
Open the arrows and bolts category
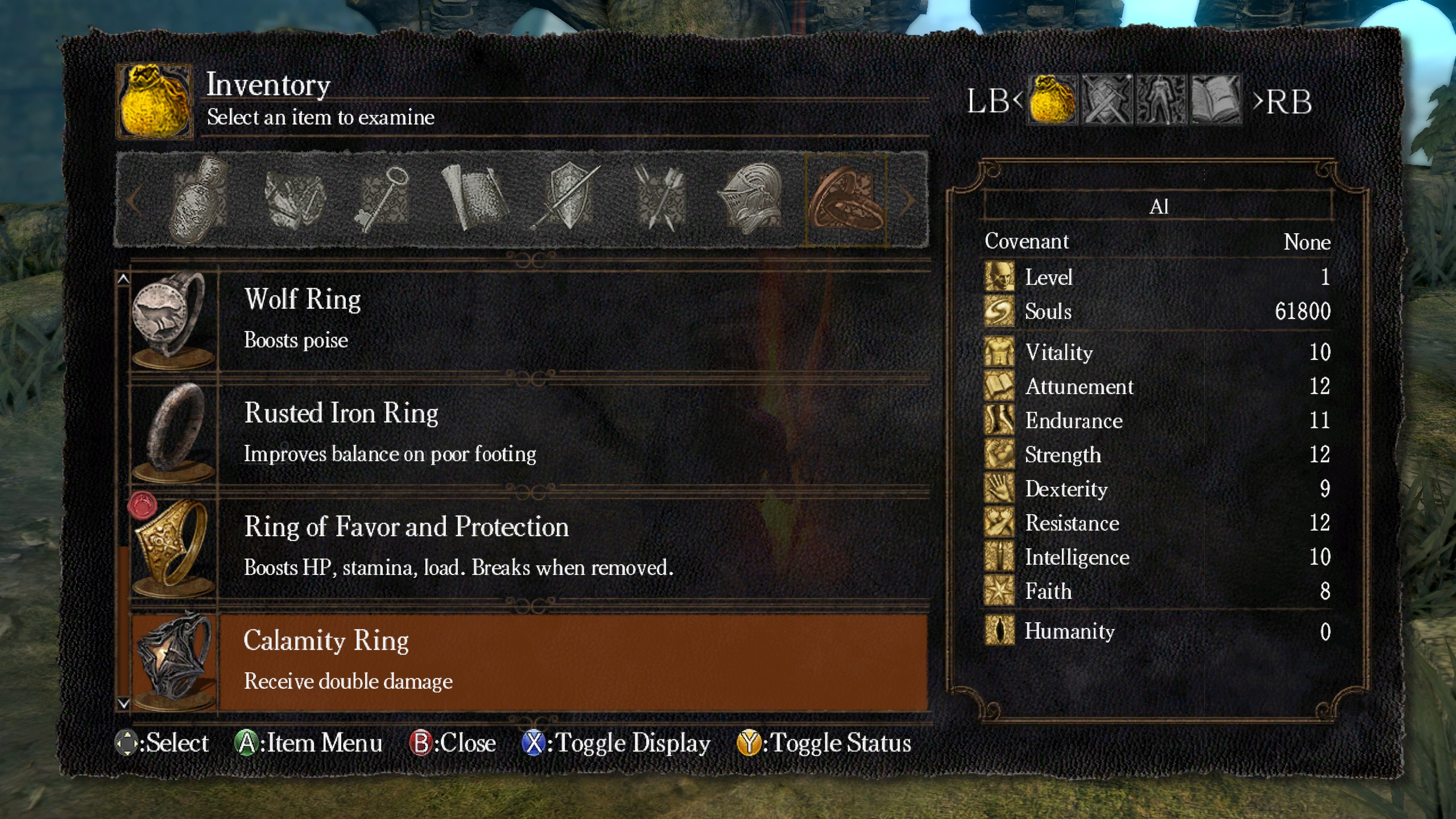660,199
